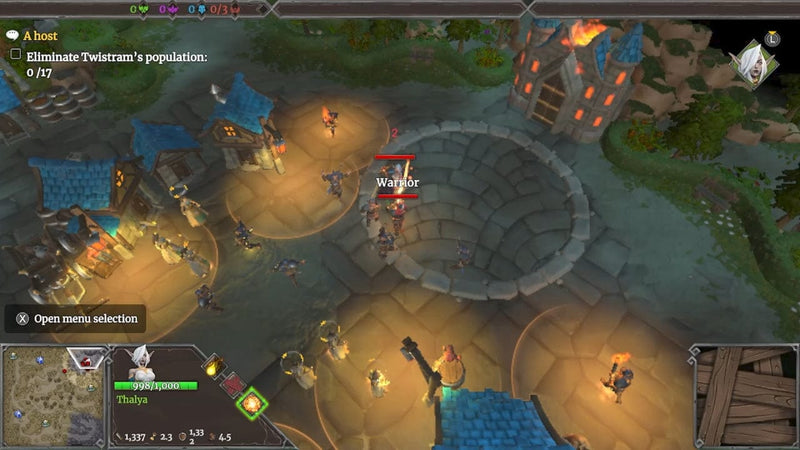Screen dimensions: 800x450
Task: Click the wooden boarded panel at bottom right
Action: point(743,394)
